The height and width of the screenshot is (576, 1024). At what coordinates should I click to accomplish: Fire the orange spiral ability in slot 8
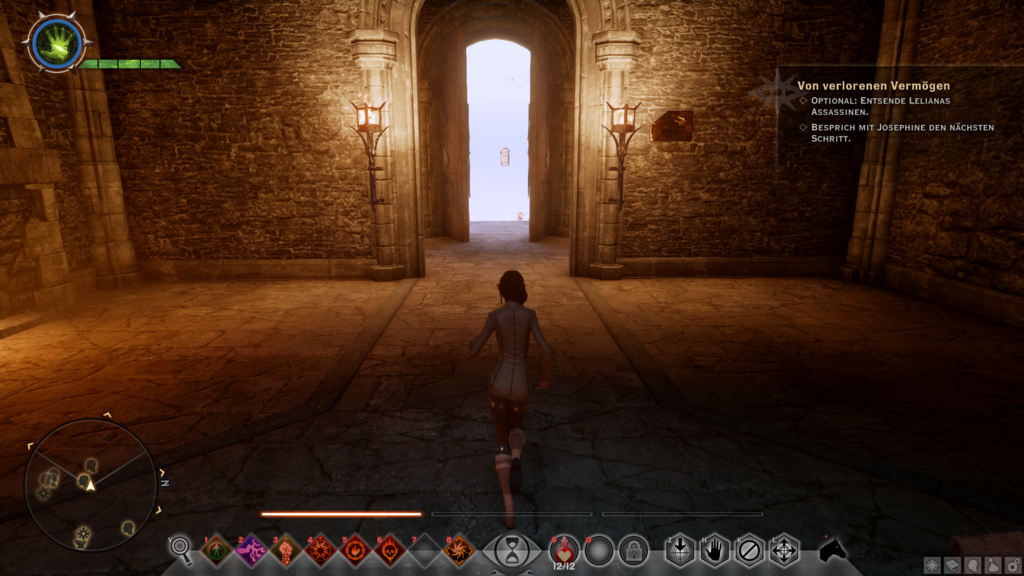coord(459,549)
